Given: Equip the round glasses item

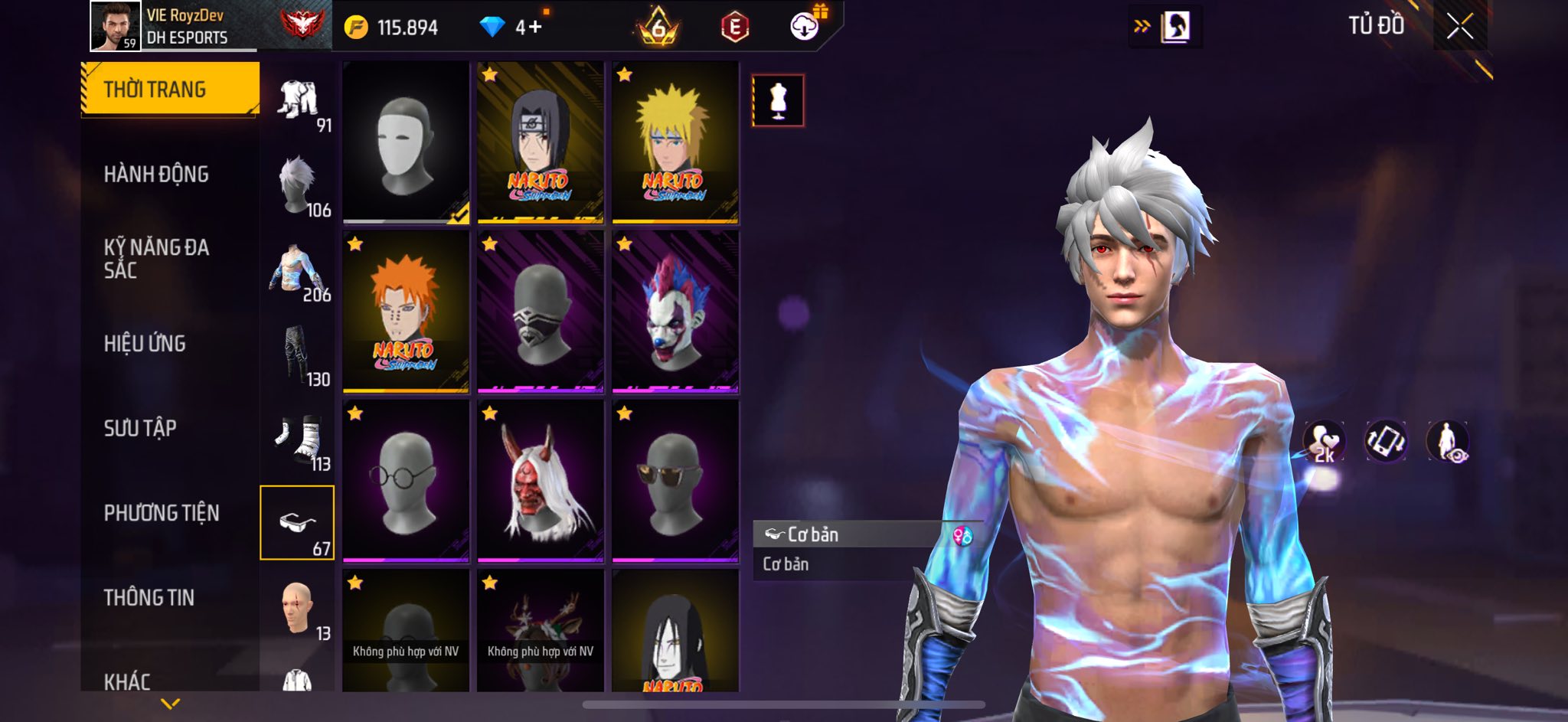Looking at the screenshot, I should pos(406,481).
